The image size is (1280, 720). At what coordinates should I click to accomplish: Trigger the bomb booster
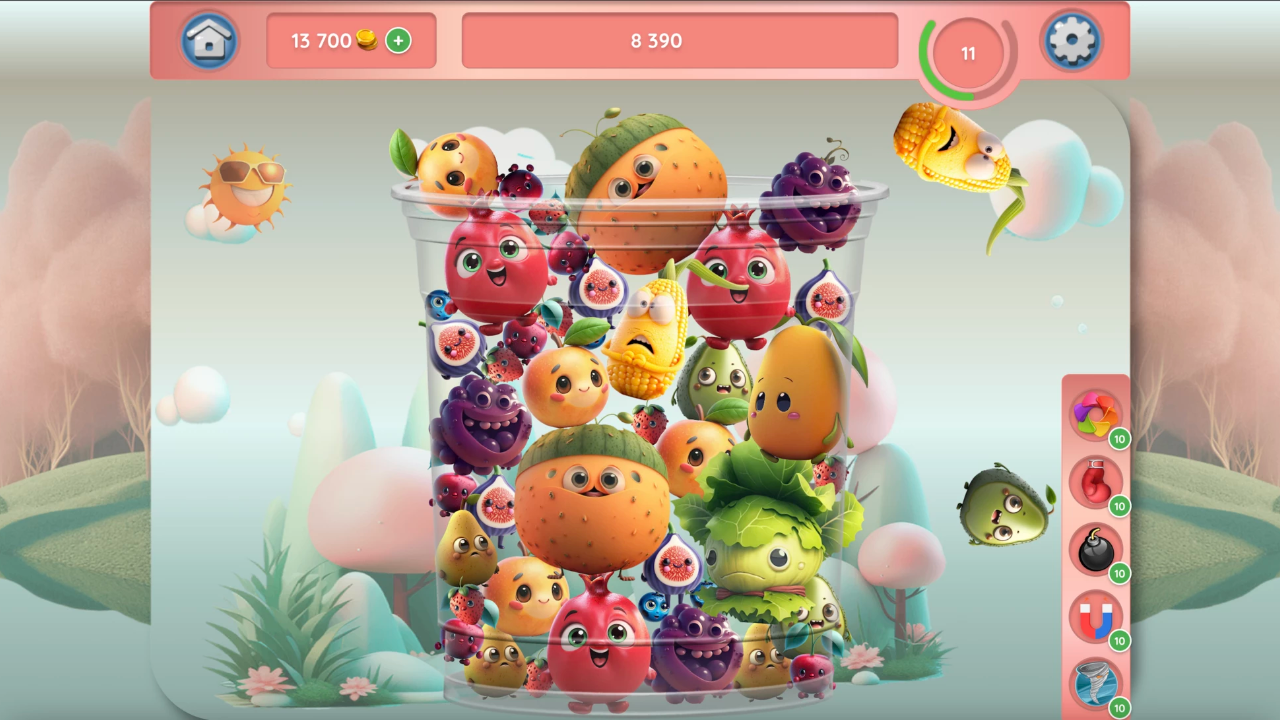[1096, 551]
